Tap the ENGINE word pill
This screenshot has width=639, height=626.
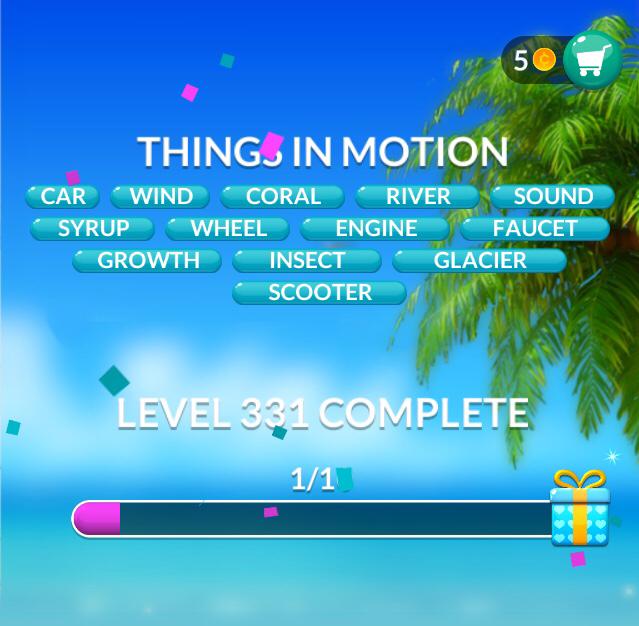(376, 228)
